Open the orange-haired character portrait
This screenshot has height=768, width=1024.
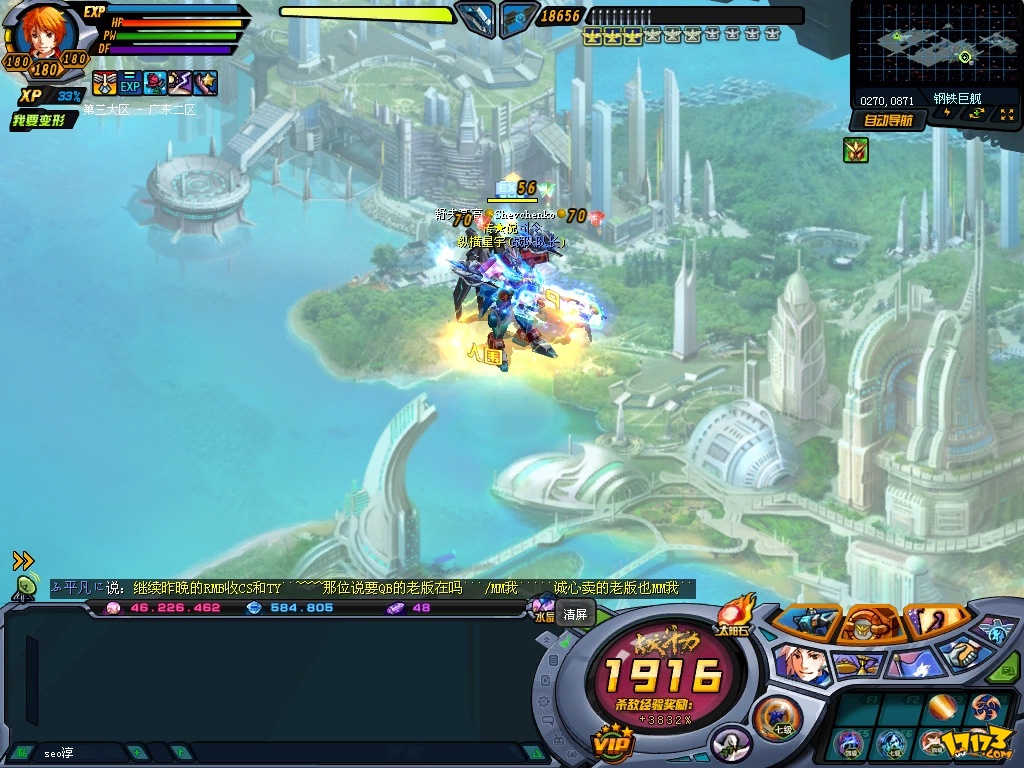pyautogui.click(x=45, y=35)
